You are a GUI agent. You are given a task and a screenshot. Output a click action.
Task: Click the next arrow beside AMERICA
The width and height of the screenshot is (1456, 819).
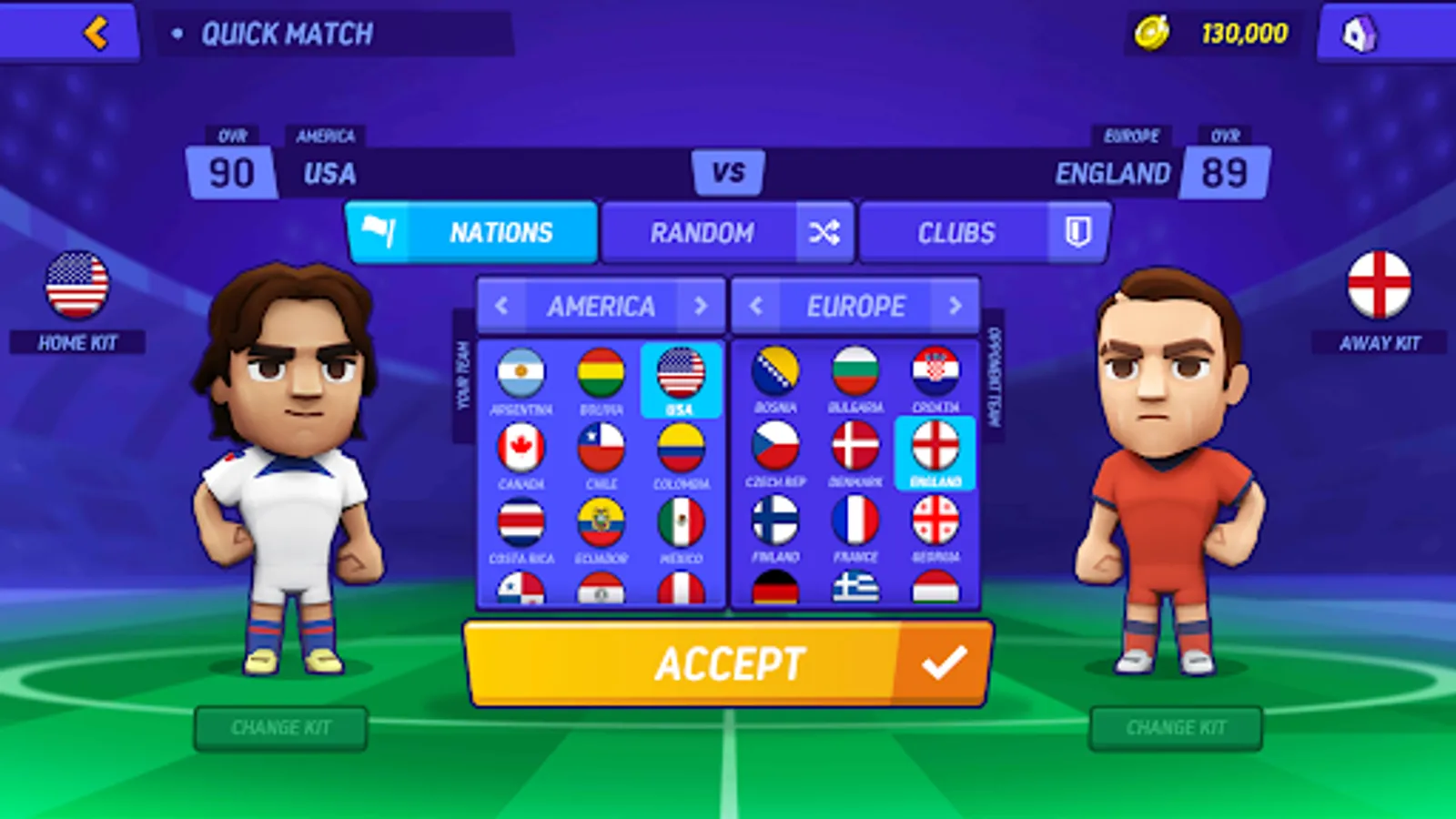click(701, 306)
